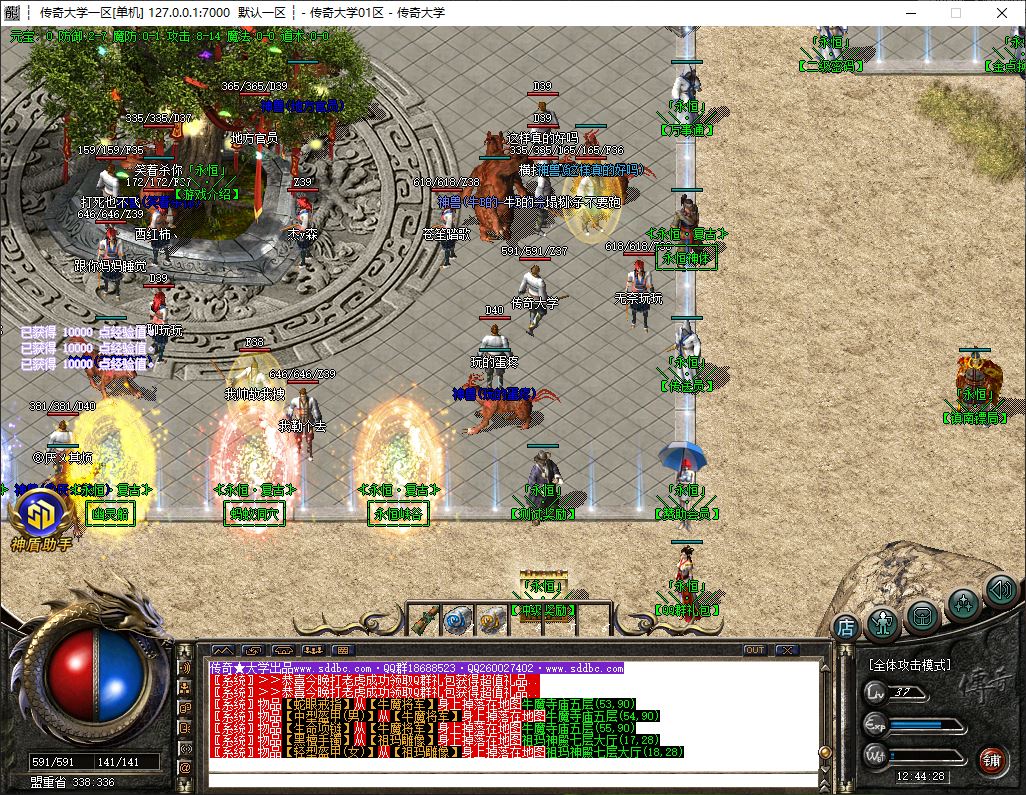Use the wooden club item belt slot

coord(424,620)
